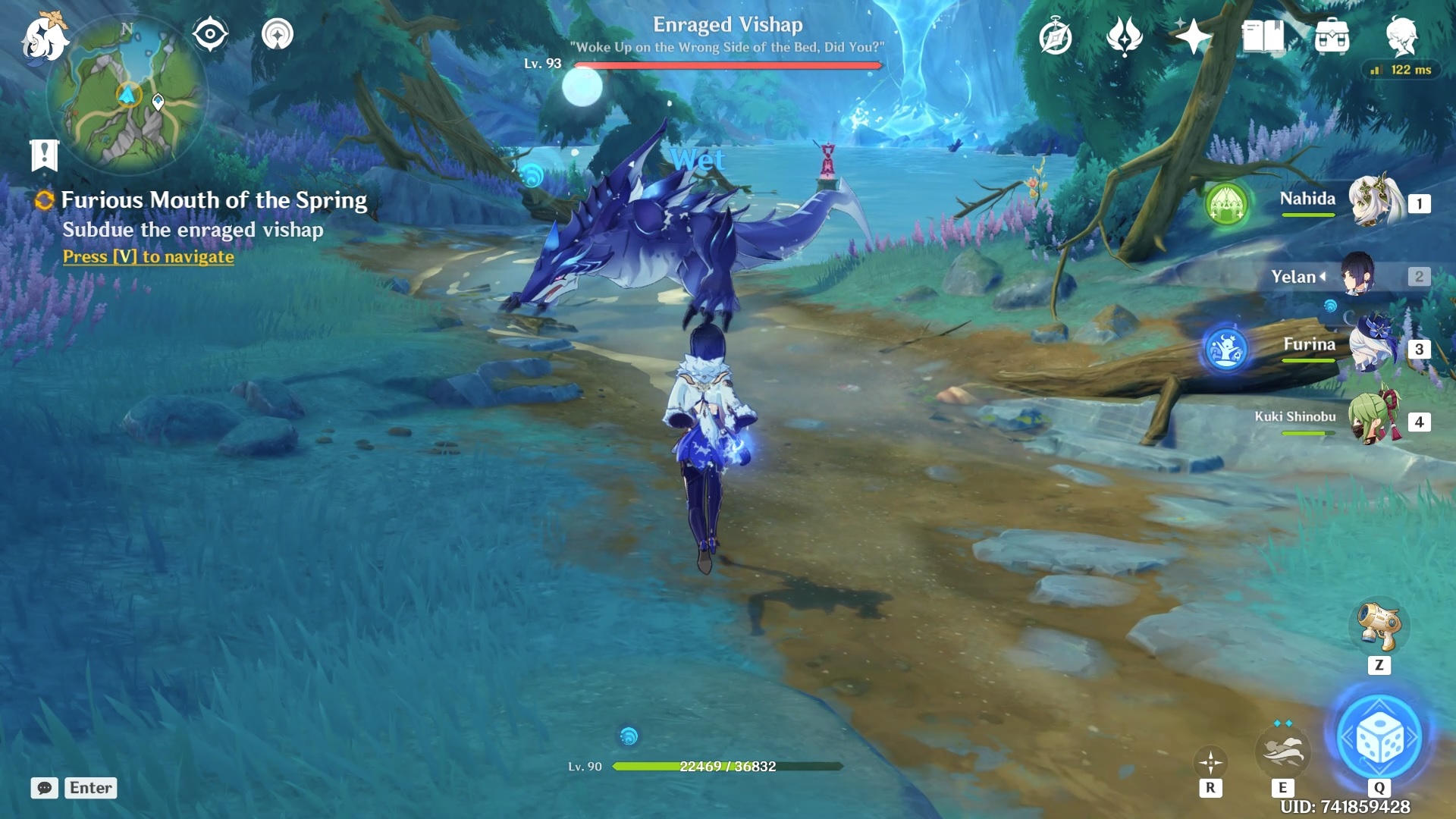Viewport: 1456px width, 819px height.
Task: Open the quest menu exclamation banner
Action: (x=44, y=155)
